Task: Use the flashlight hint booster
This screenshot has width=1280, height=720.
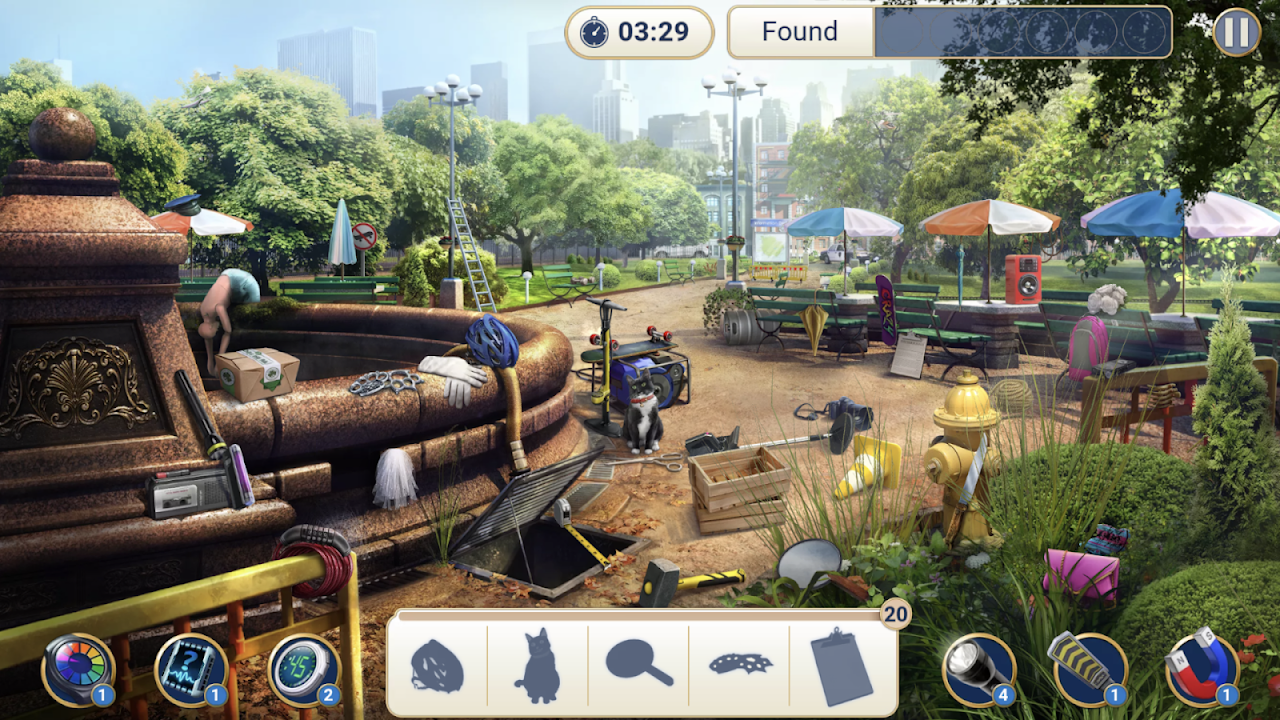Action: 979,669
